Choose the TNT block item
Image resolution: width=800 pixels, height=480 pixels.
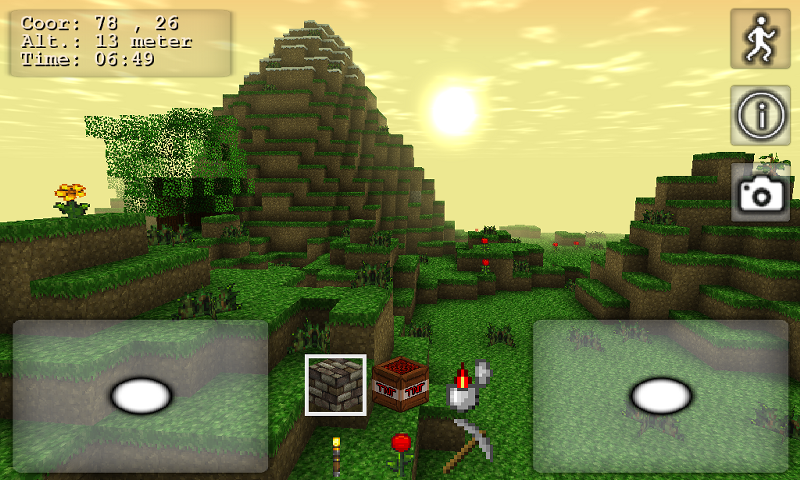tap(400, 384)
